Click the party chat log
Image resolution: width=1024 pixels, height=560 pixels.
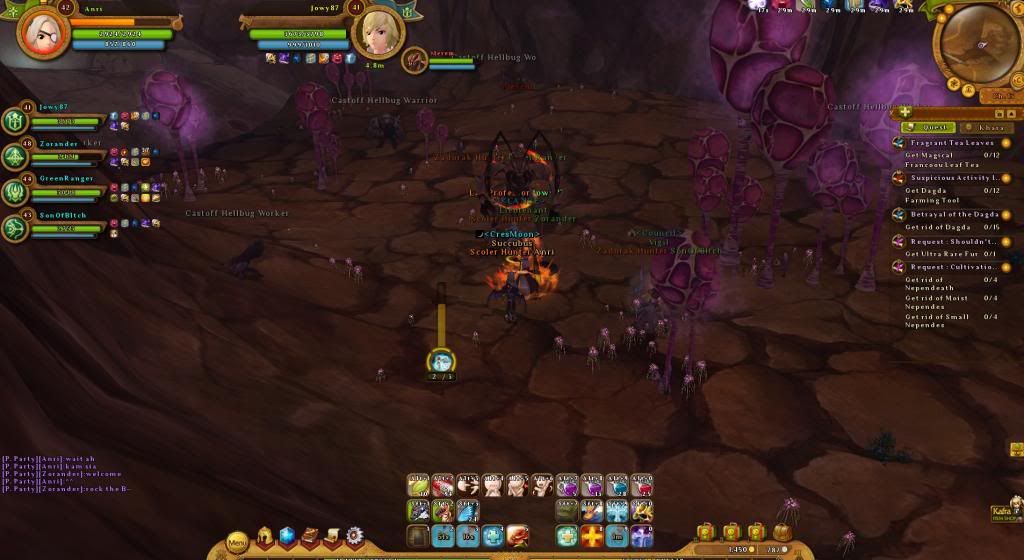click(67, 474)
